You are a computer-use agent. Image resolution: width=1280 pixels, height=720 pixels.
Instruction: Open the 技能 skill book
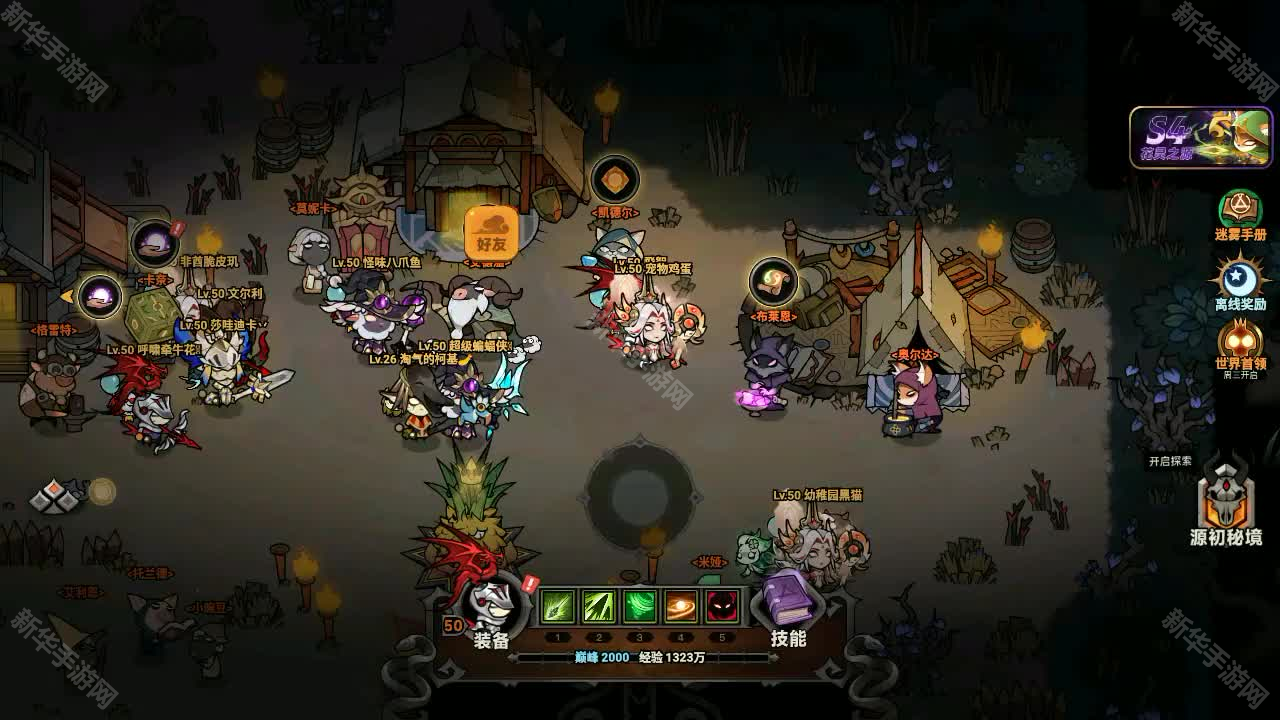click(788, 608)
